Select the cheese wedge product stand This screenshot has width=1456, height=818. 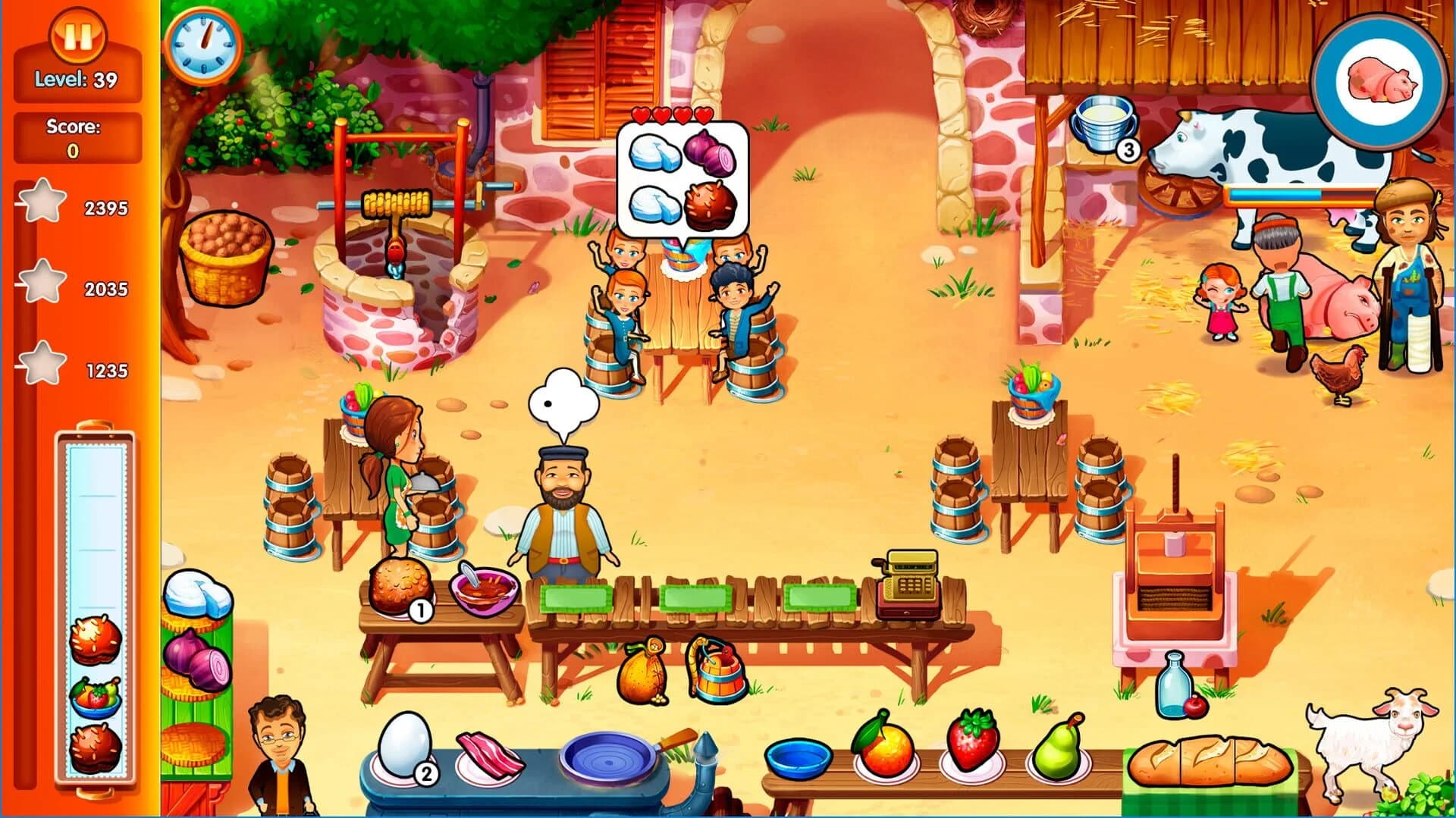[201, 599]
